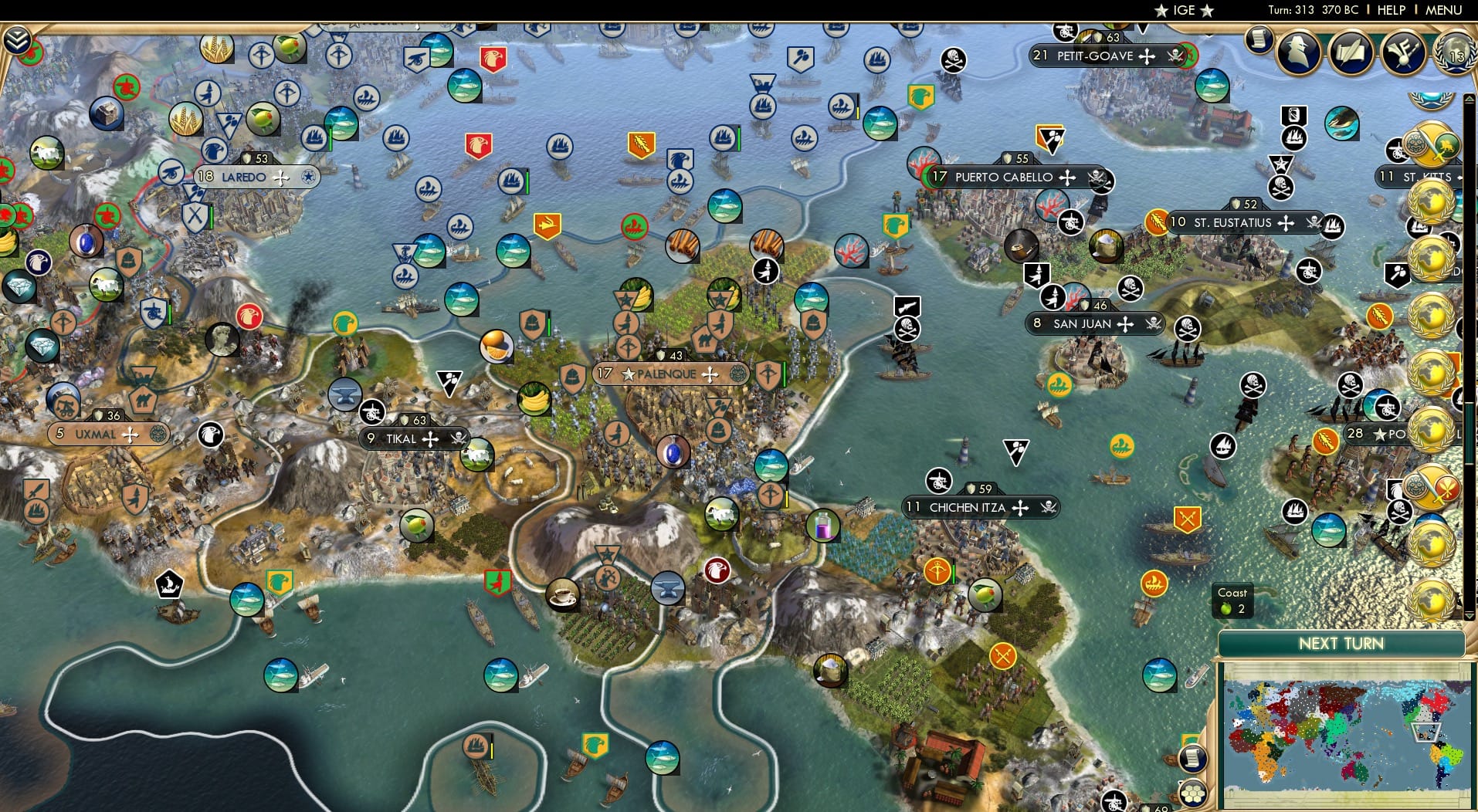Click the banana resource icon near Palenque
The image size is (1478, 812).
(x=534, y=399)
